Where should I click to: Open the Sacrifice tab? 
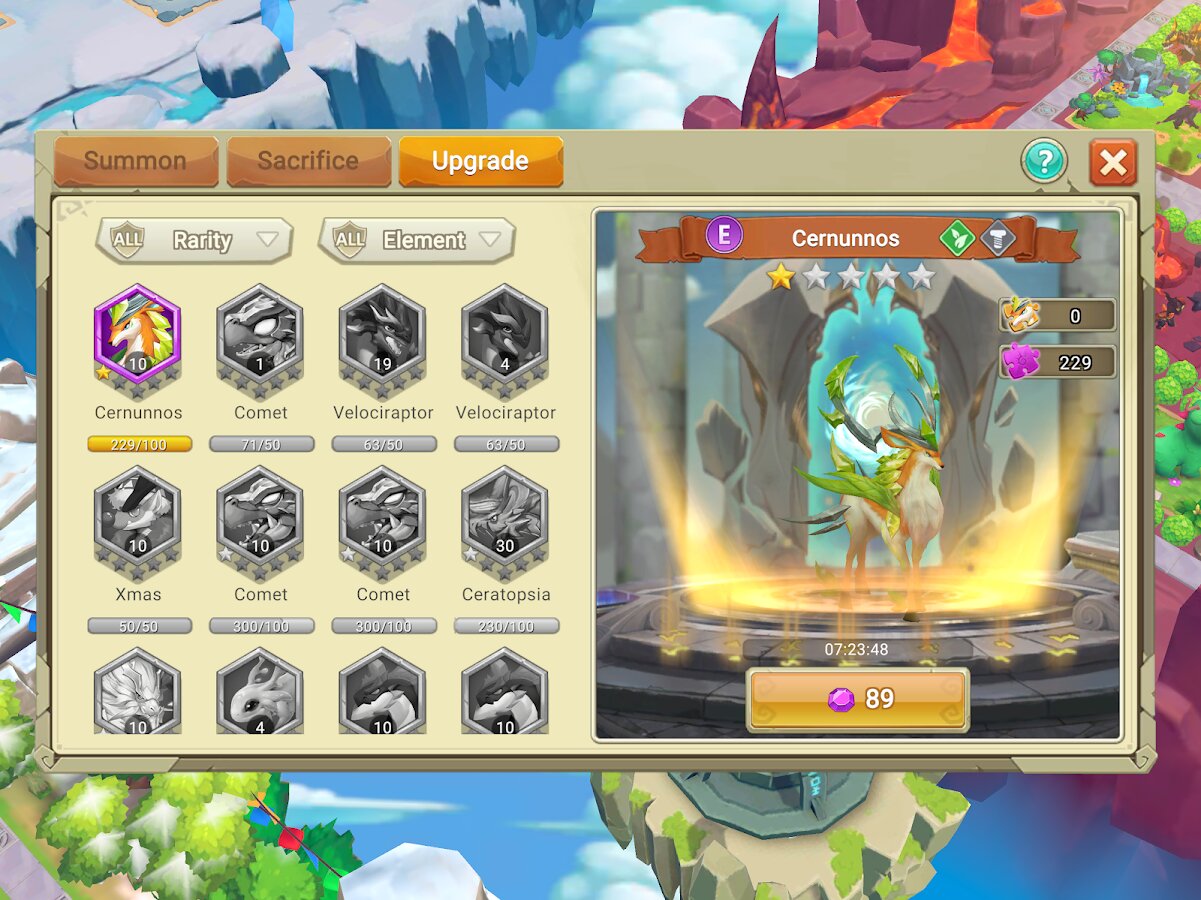(x=308, y=161)
